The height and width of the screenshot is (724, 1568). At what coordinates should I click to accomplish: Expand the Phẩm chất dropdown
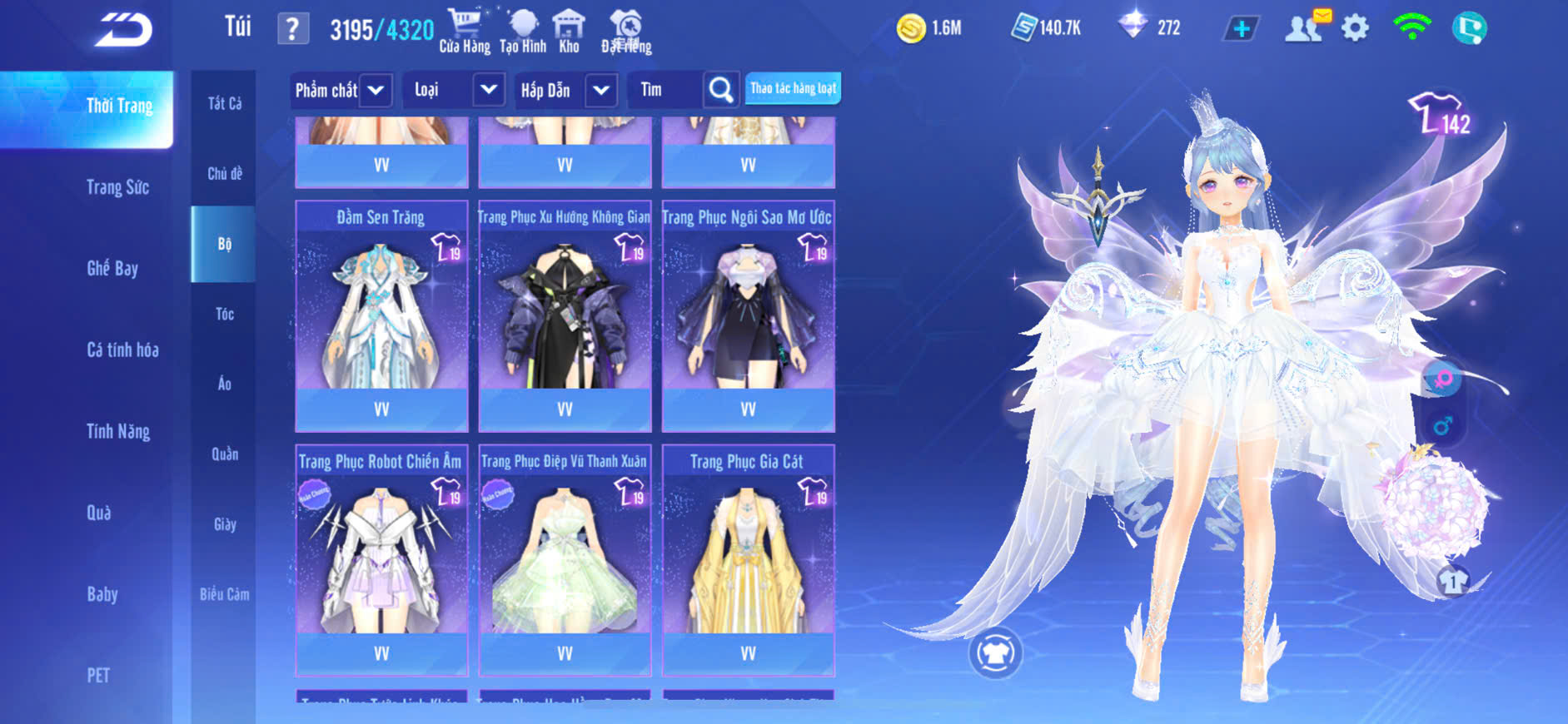pyautogui.click(x=376, y=90)
